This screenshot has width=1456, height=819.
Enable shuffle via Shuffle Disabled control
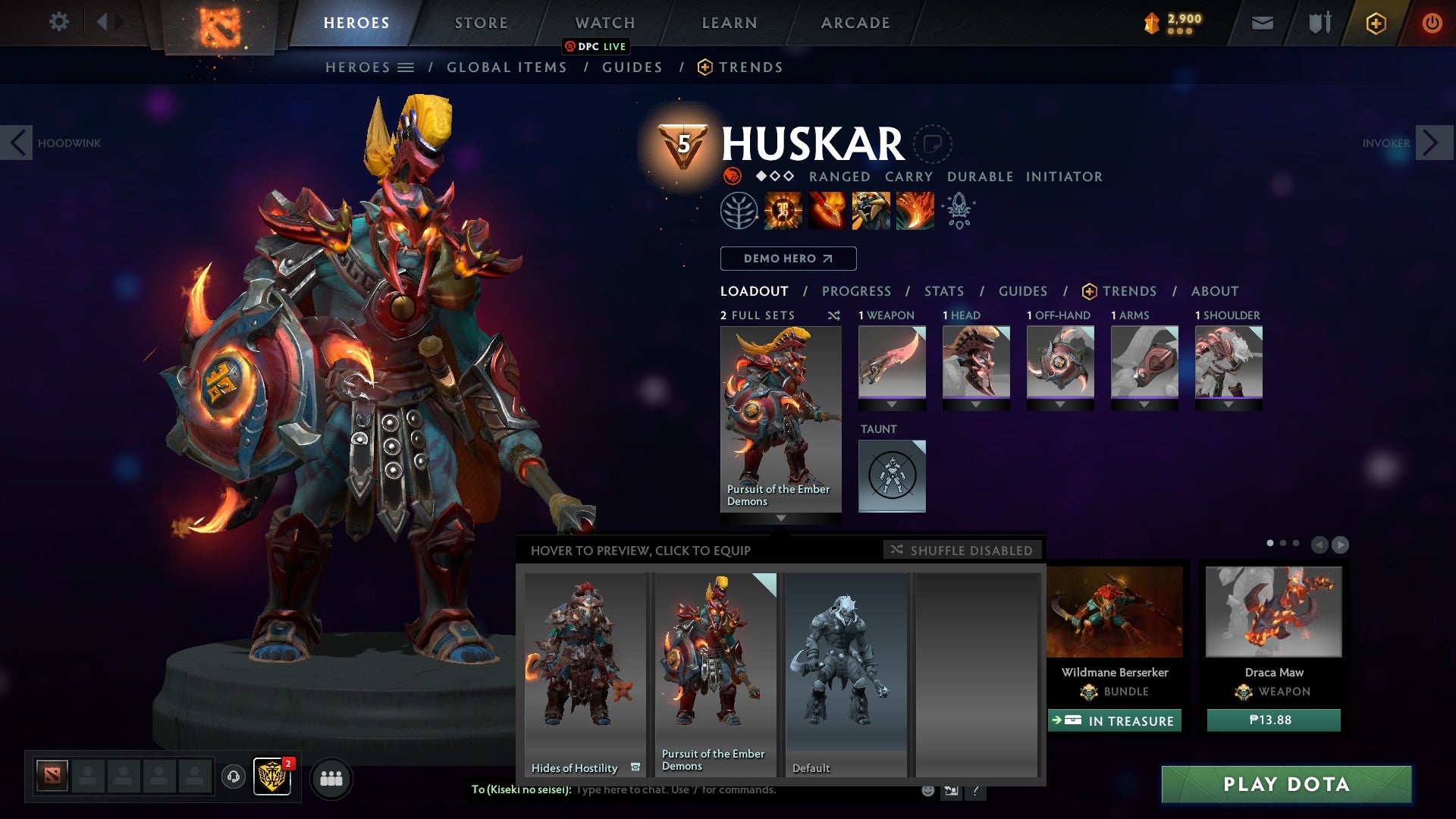click(x=963, y=551)
